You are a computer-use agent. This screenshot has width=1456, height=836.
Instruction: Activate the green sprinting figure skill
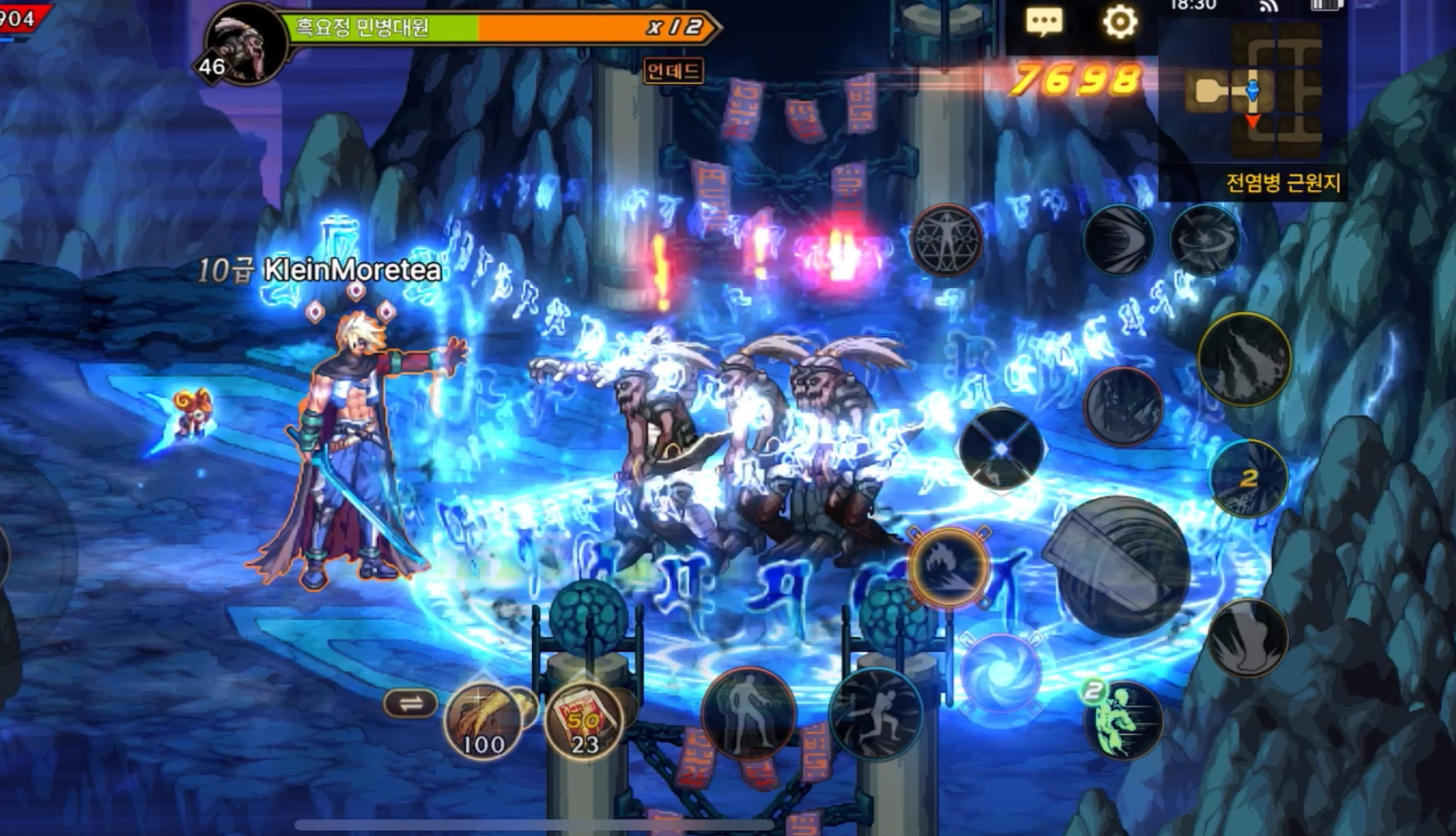pyautogui.click(x=1123, y=720)
